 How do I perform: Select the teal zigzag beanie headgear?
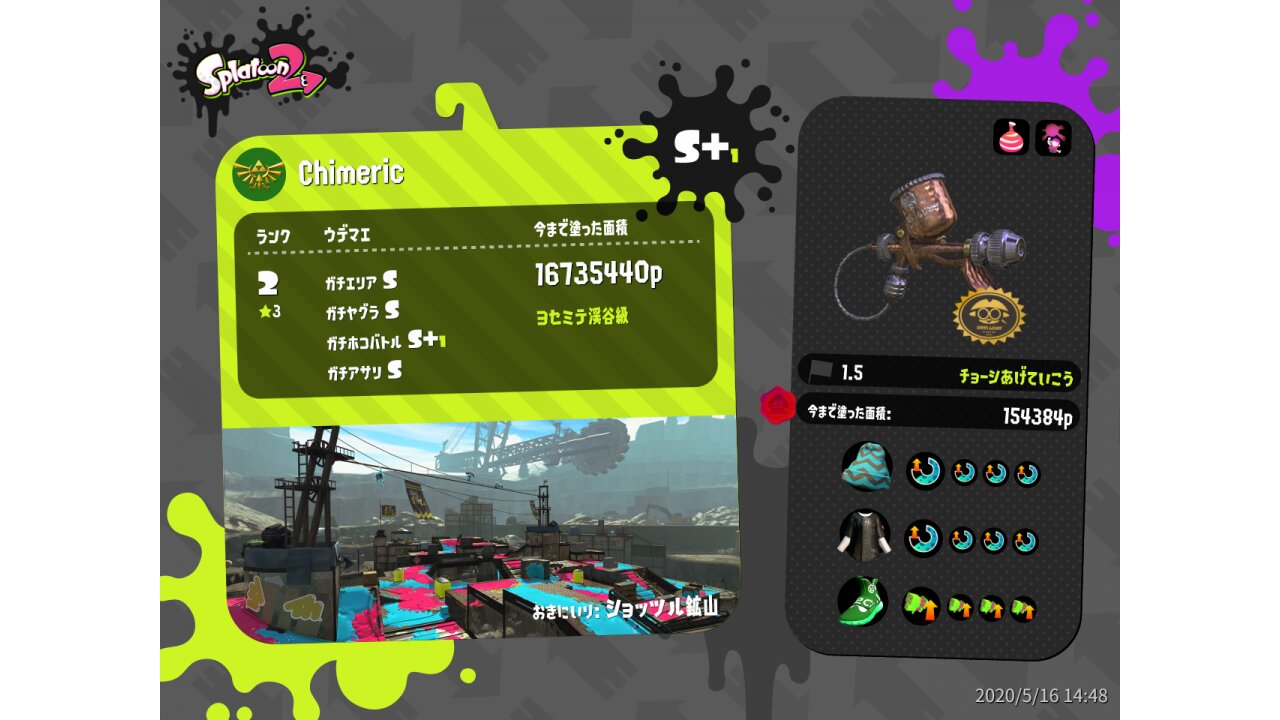coord(866,466)
